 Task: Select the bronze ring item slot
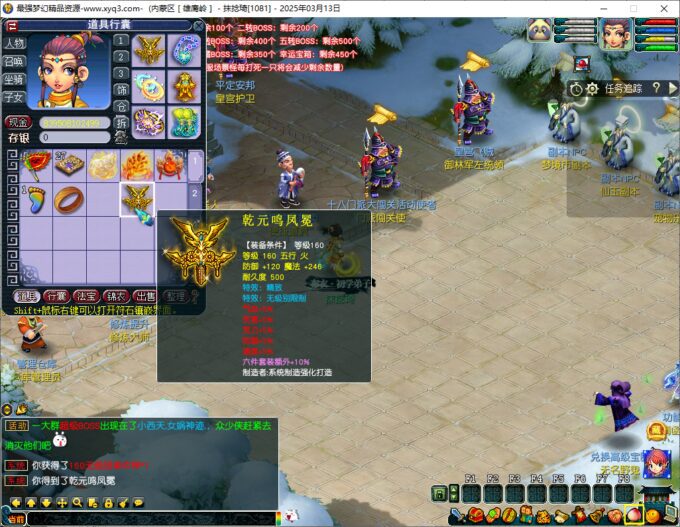click(69, 198)
